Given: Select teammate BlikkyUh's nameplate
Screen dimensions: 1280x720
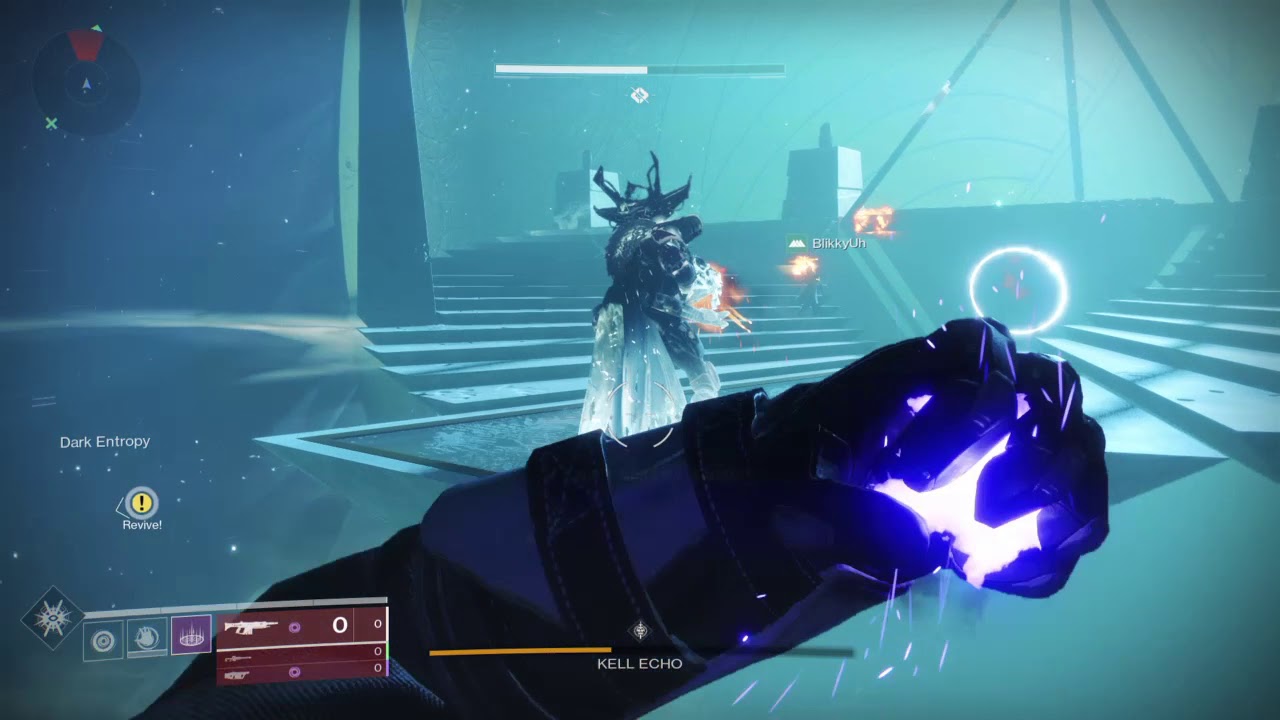Looking at the screenshot, I should pyautogui.click(x=827, y=243).
